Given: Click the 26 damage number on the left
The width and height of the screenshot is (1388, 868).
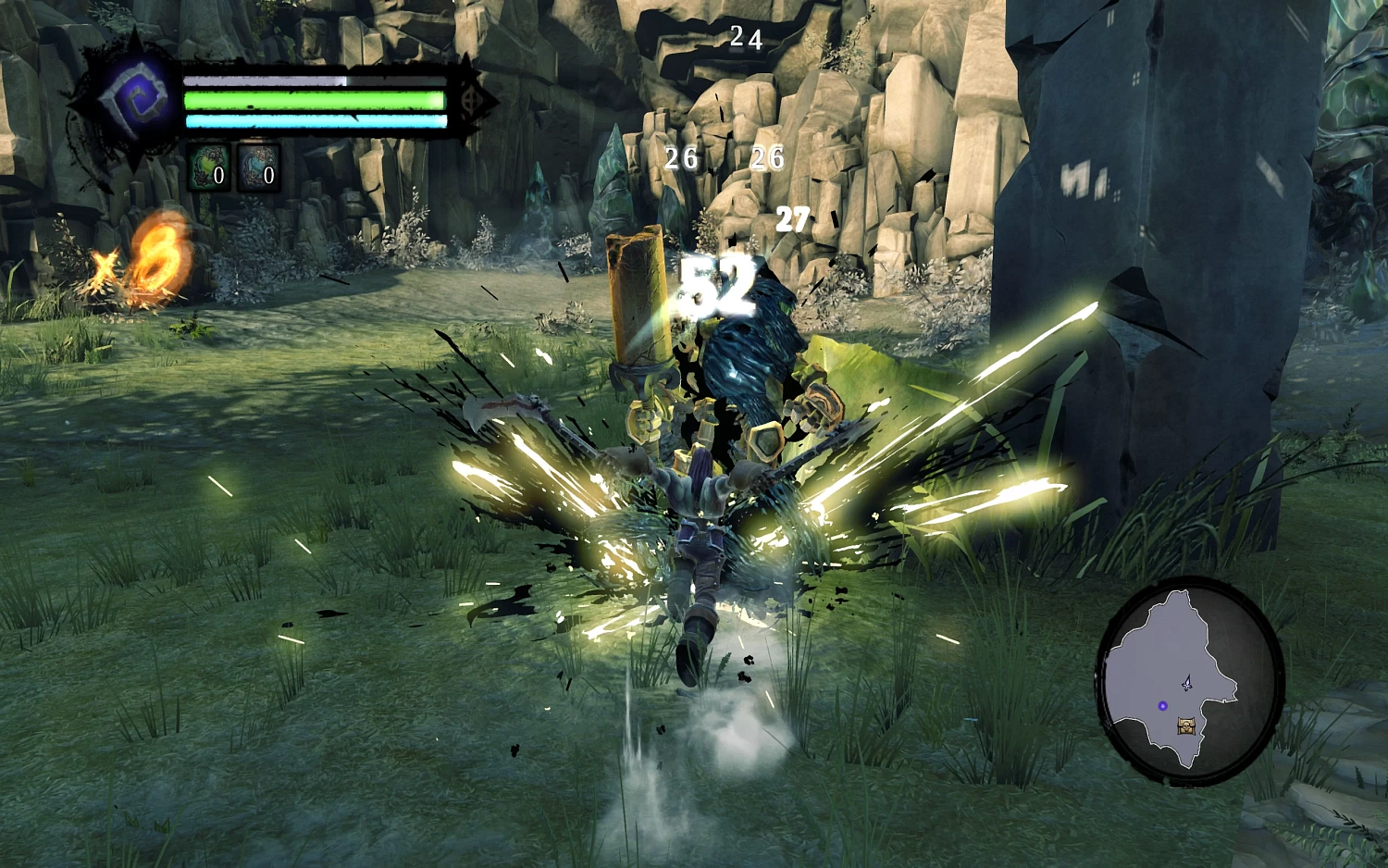Looking at the screenshot, I should tap(682, 159).
